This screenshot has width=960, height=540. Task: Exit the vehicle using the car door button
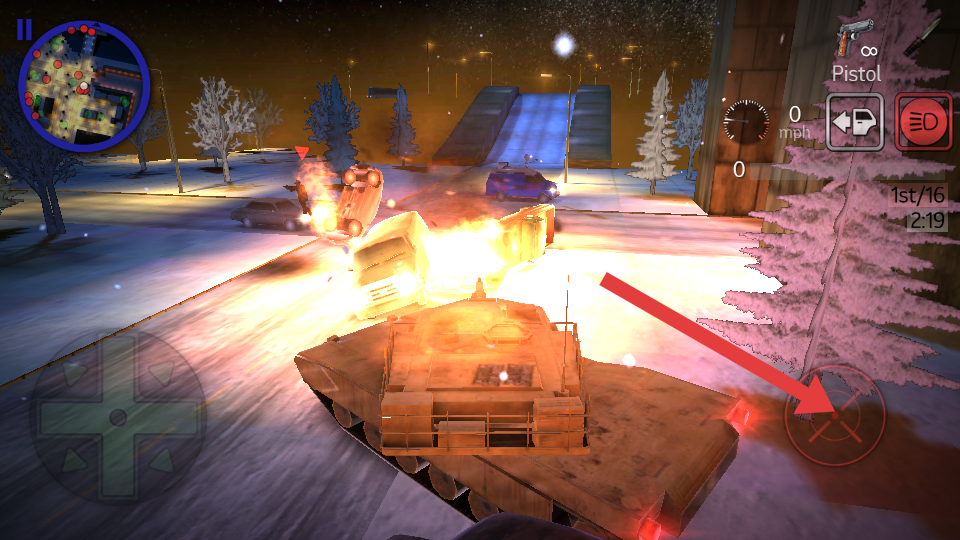855,123
